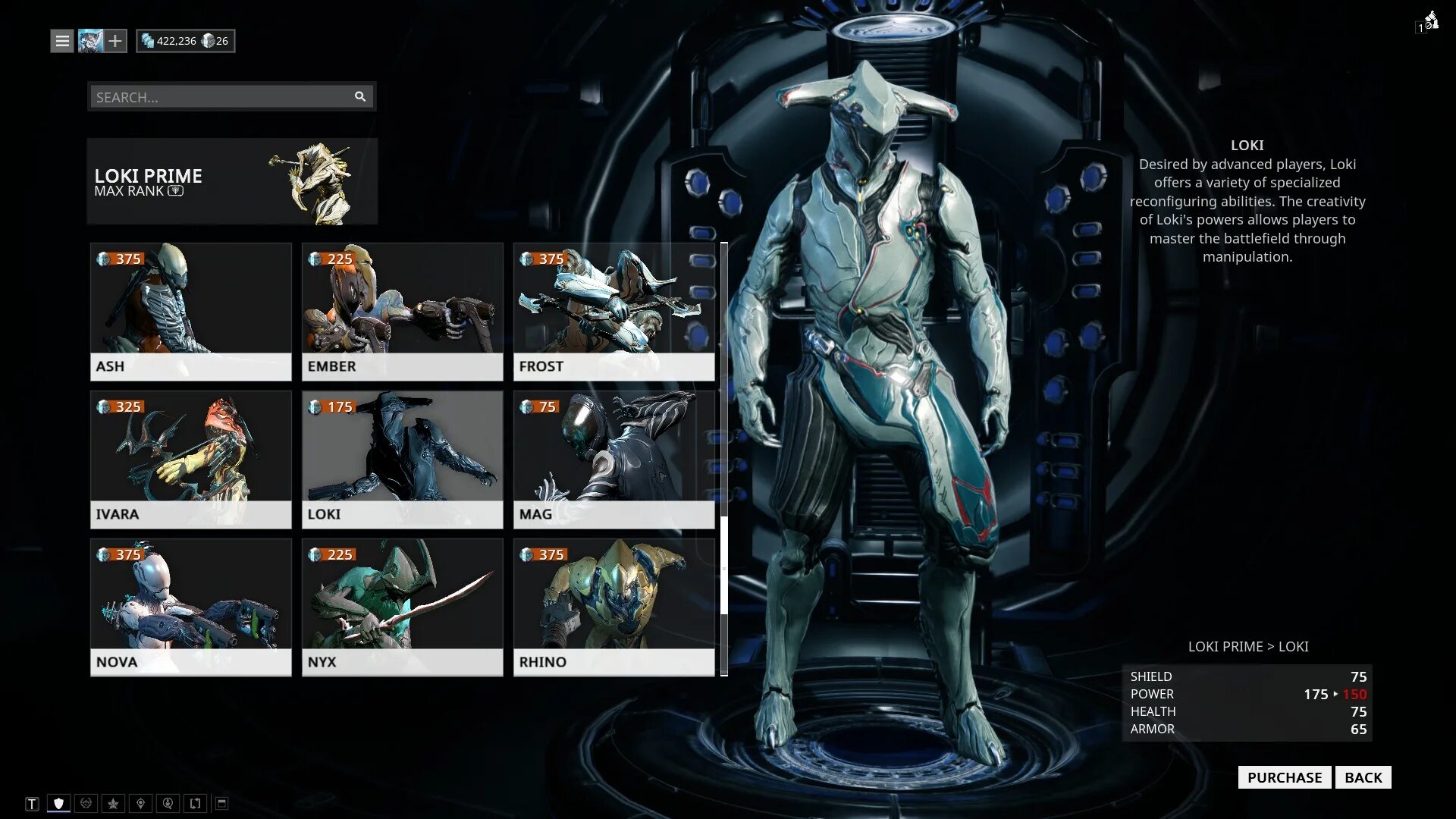
Task: Pick the Frost warframe tile
Action: pos(613,311)
